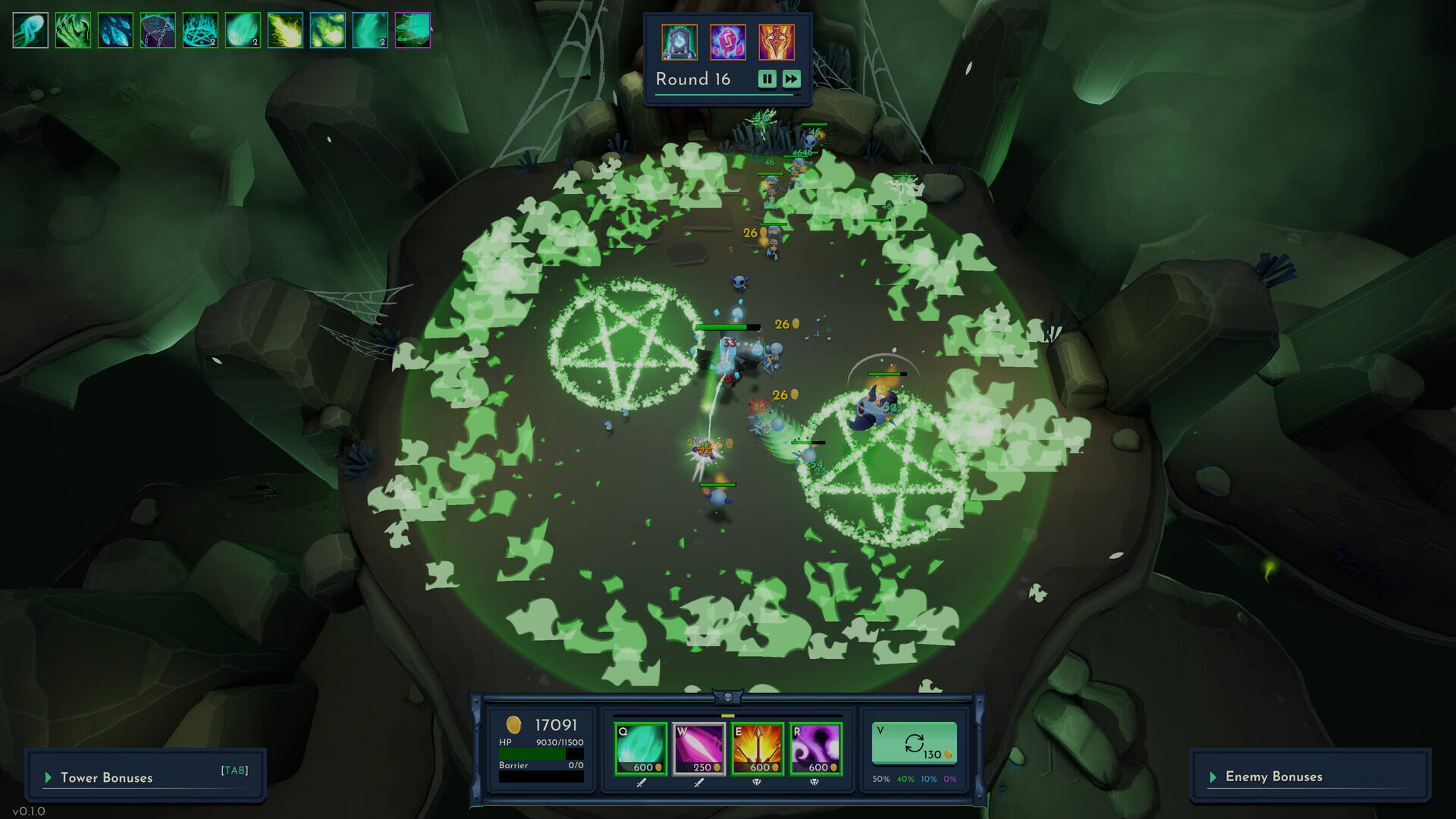The image size is (1456, 819).
Task: Purchase the W pink slash ability for 250
Action: 699,748
